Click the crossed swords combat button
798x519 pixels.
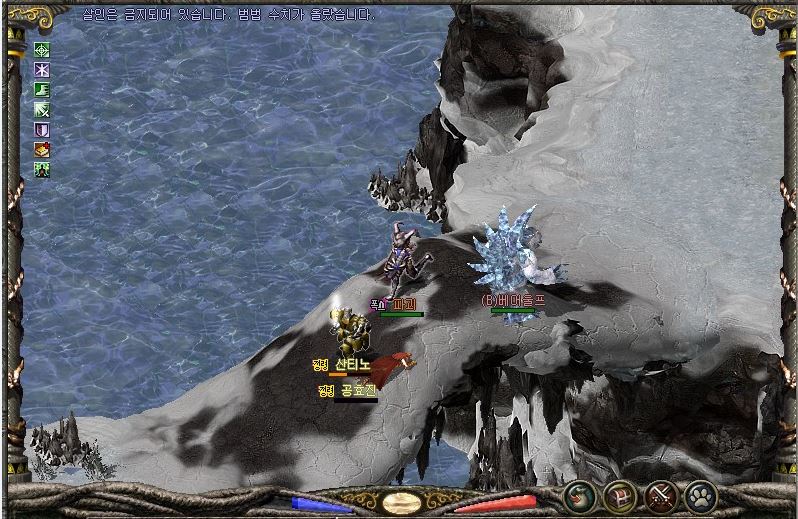tap(661, 496)
